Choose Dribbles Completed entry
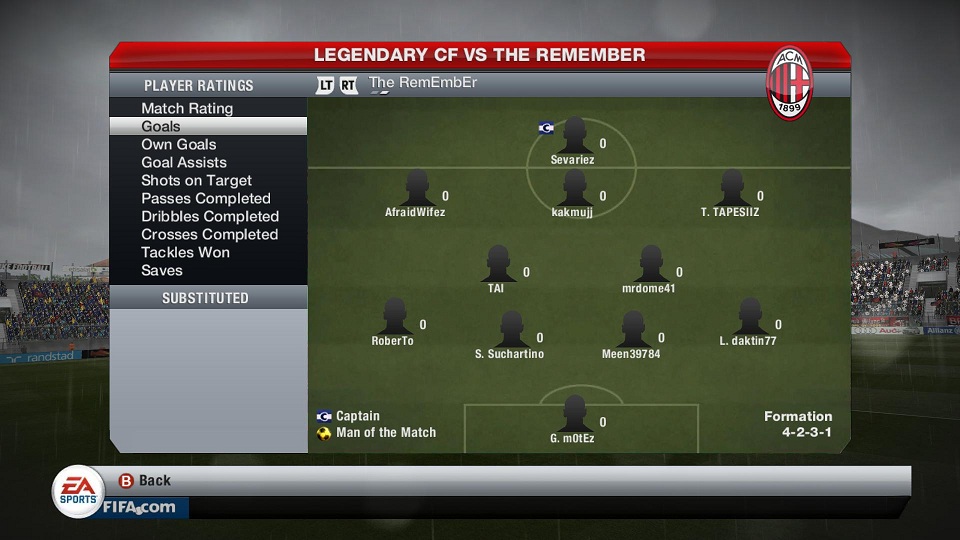The image size is (960, 540). click(210, 216)
